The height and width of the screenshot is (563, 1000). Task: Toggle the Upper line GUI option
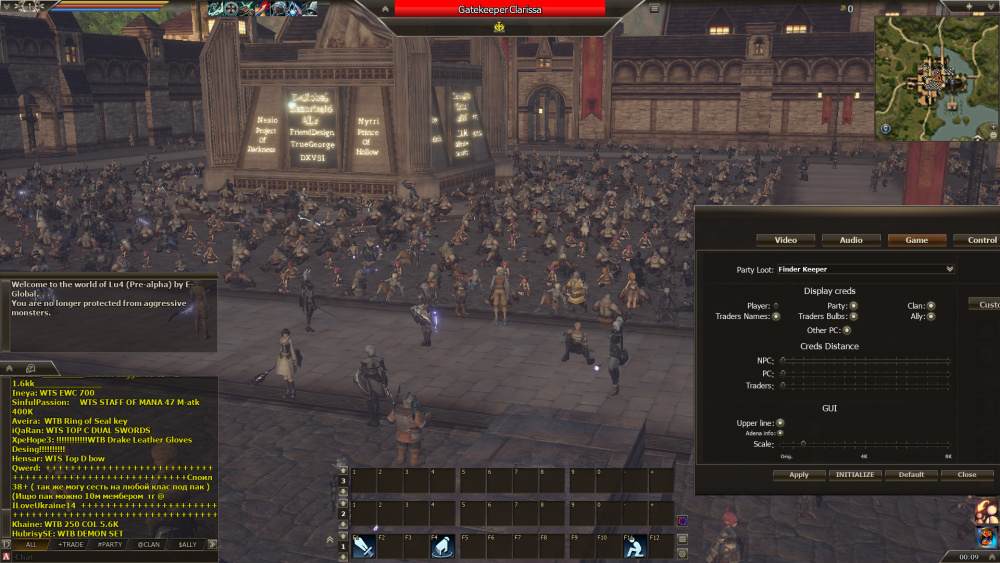coord(780,423)
